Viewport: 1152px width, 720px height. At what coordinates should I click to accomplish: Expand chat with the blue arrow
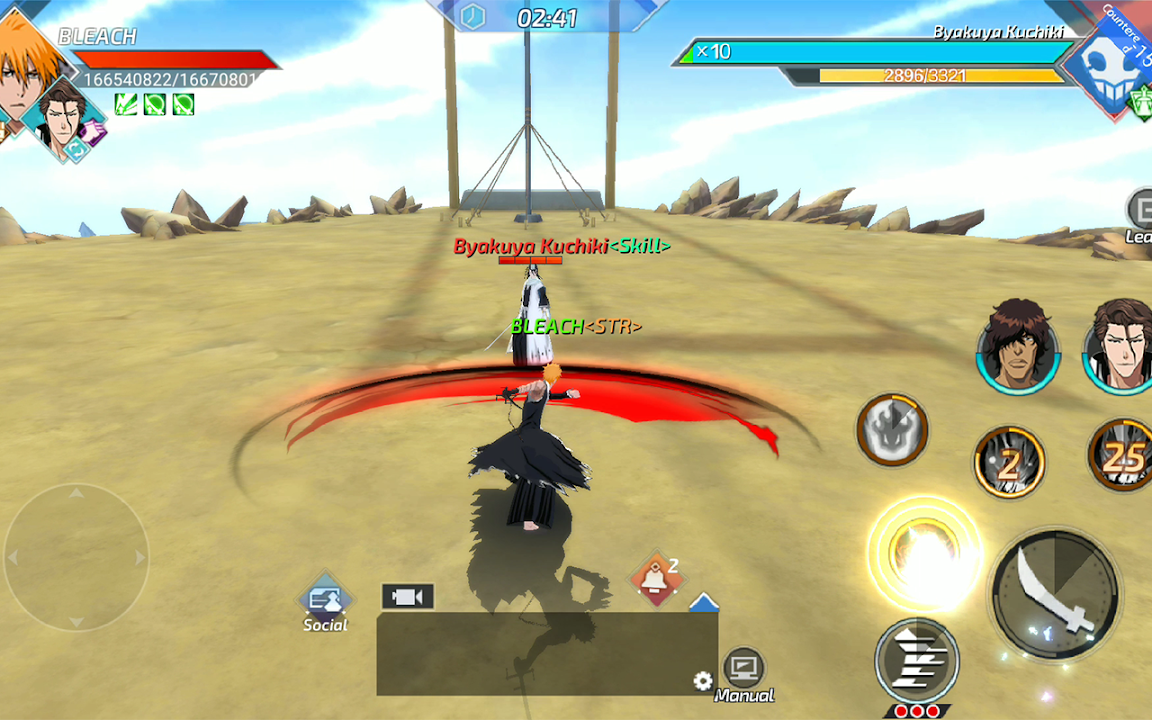[x=704, y=602]
